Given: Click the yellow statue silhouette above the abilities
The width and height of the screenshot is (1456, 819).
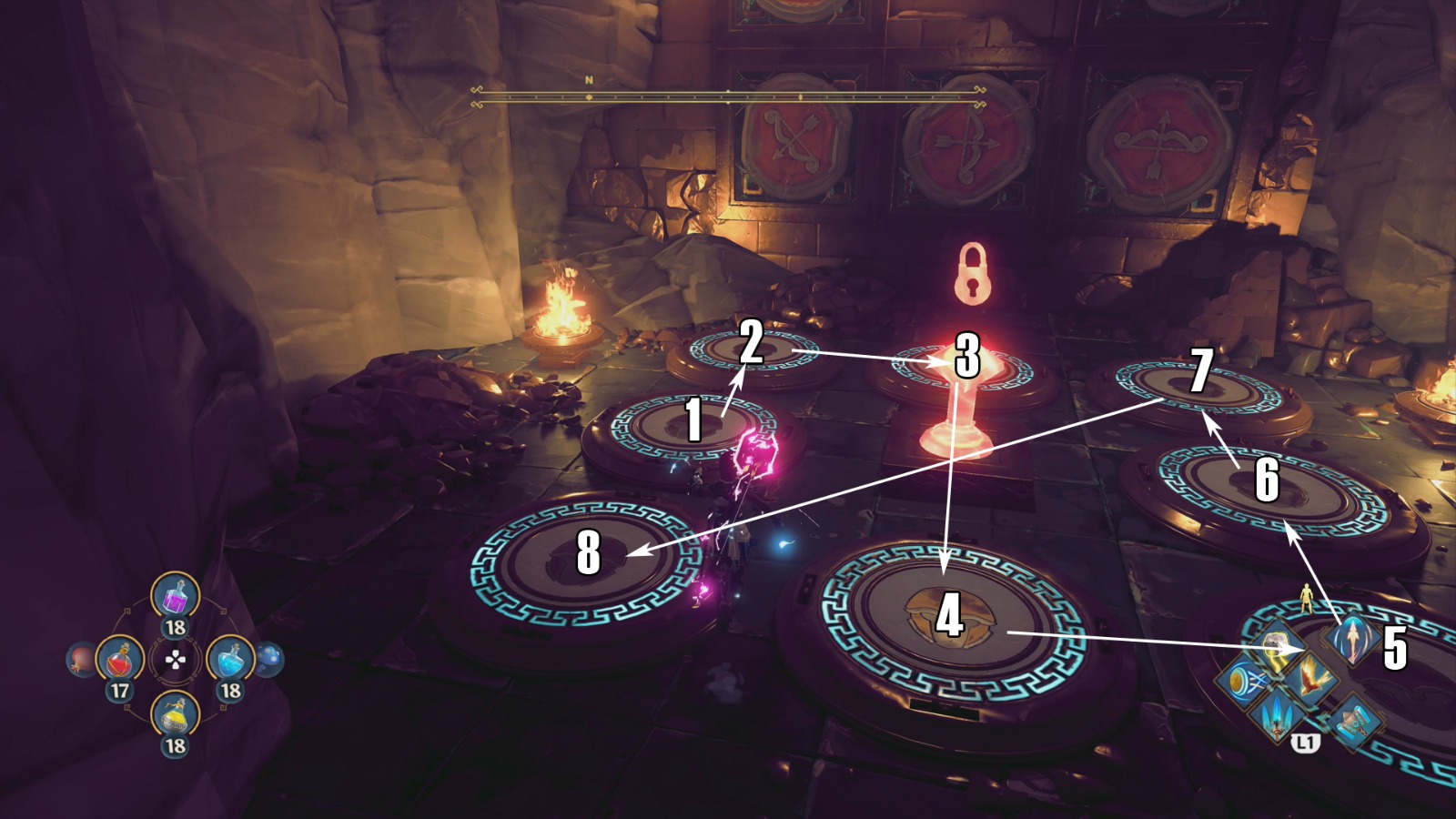Looking at the screenshot, I should coord(1308,597).
